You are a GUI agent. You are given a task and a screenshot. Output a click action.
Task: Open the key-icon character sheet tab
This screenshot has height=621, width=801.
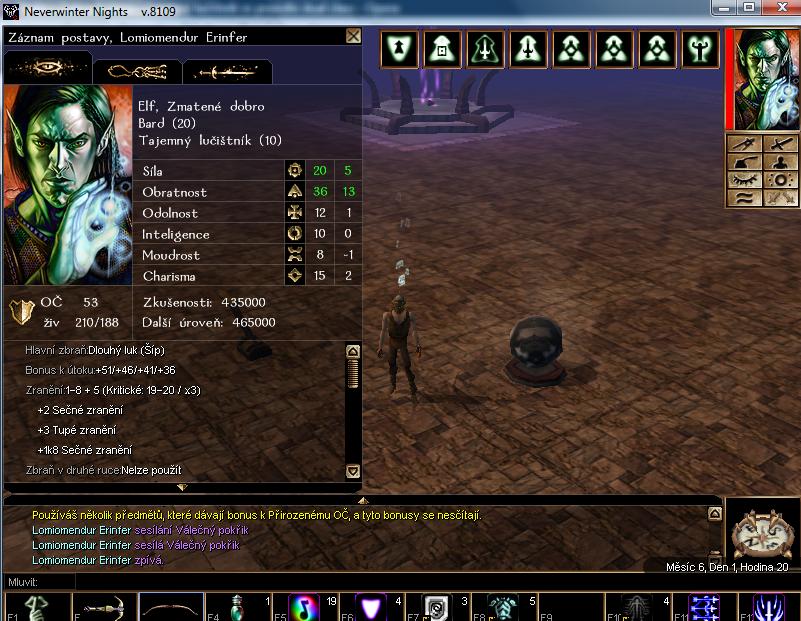137,71
